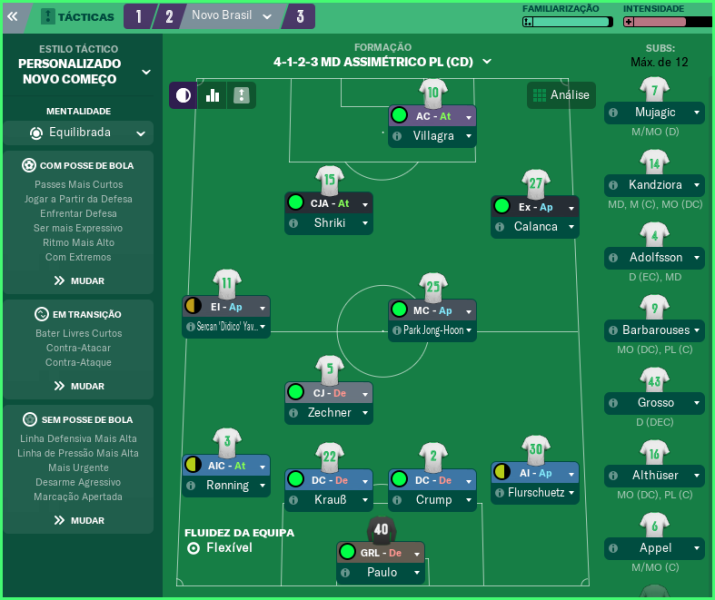Show the bar chart pitch view
The width and height of the screenshot is (715, 600).
click(x=212, y=95)
